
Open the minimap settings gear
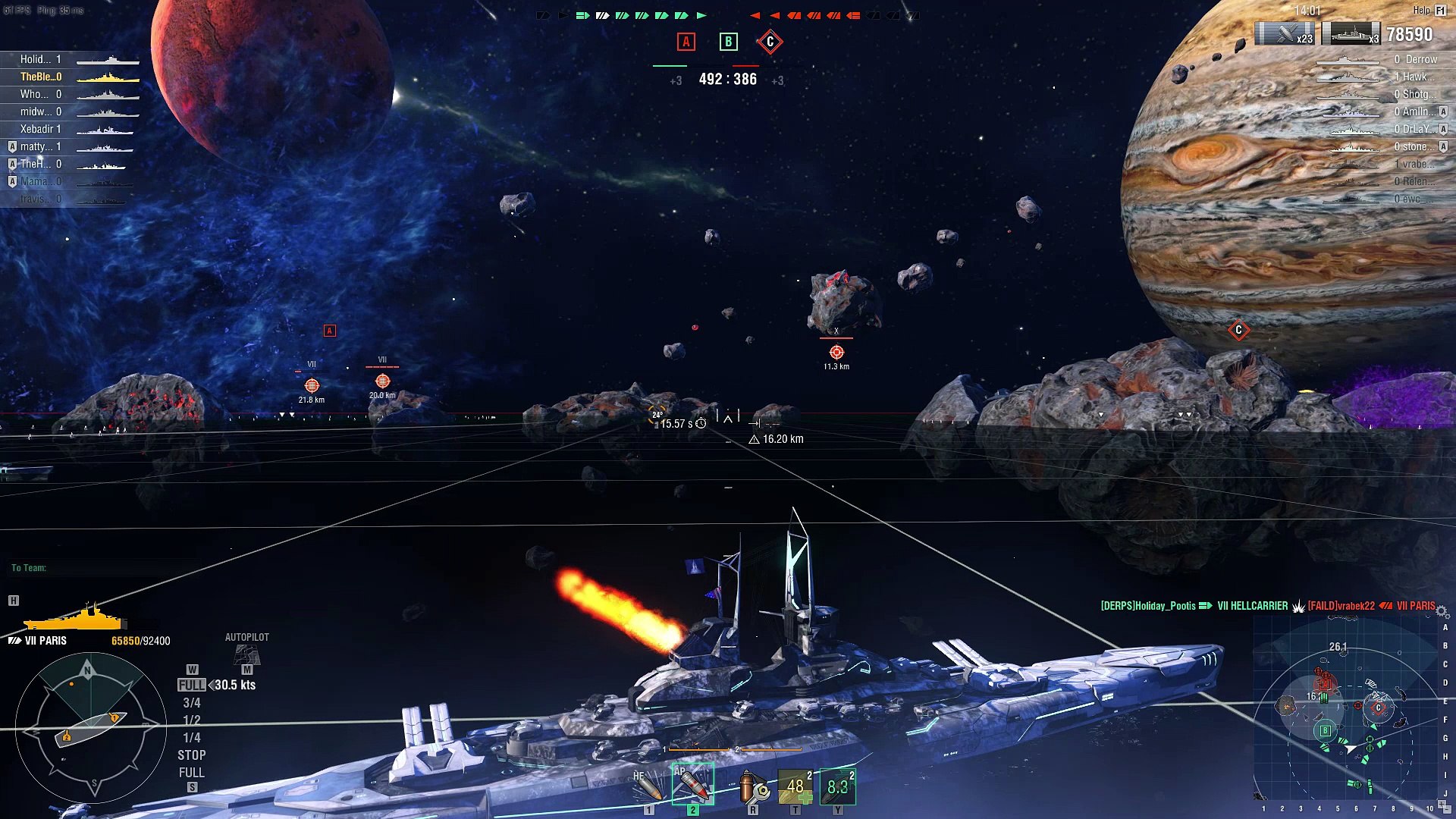(x=1442, y=611)
